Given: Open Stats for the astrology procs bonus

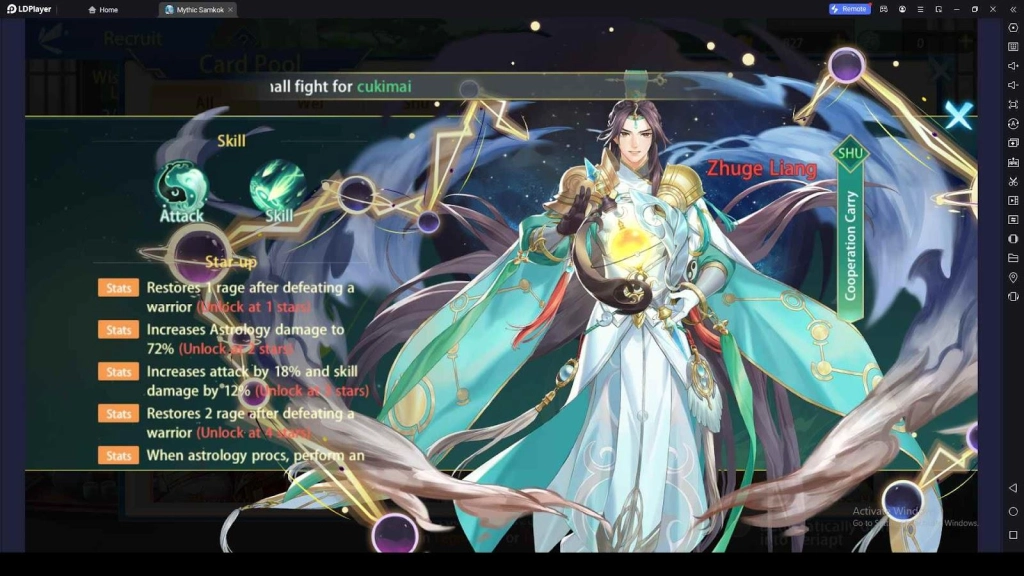Looking at the screenshot, I should pyautogui.click(x=118, y=456).
